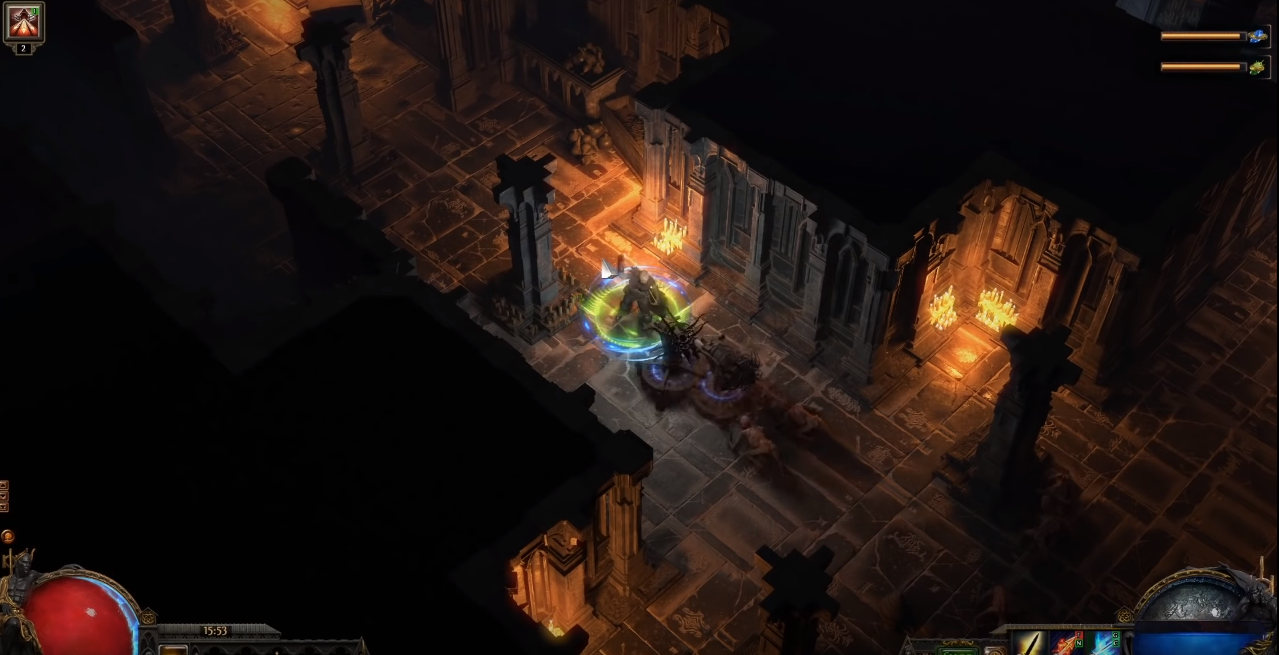Screen dimensions: 1279x655
Task: Activate the glowing sword attack skill
Action: tap(1030, 644)
